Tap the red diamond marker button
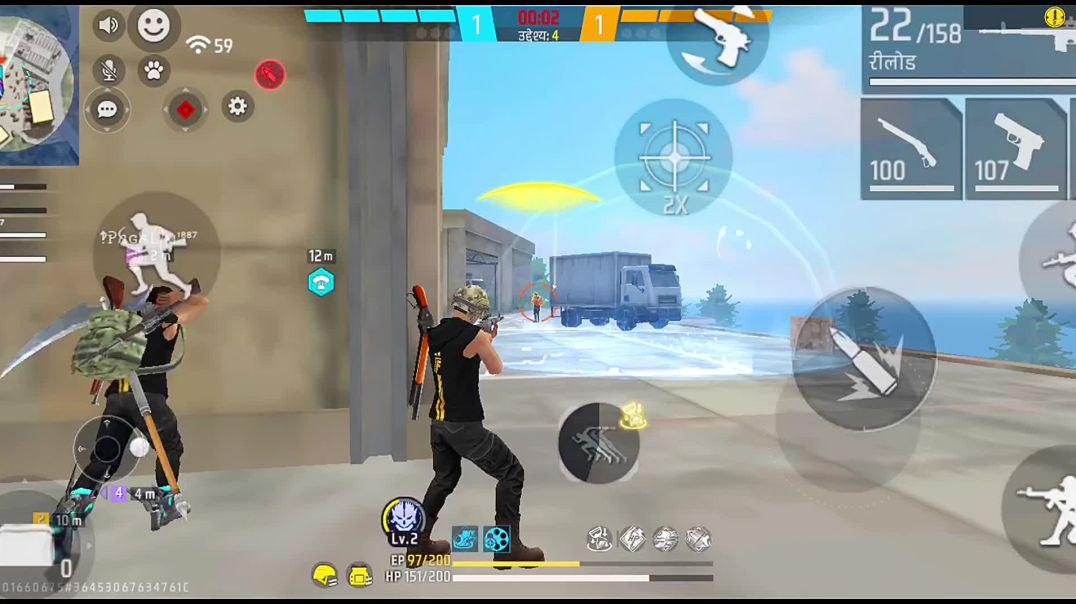1076x604 pixels. point(185,109)
